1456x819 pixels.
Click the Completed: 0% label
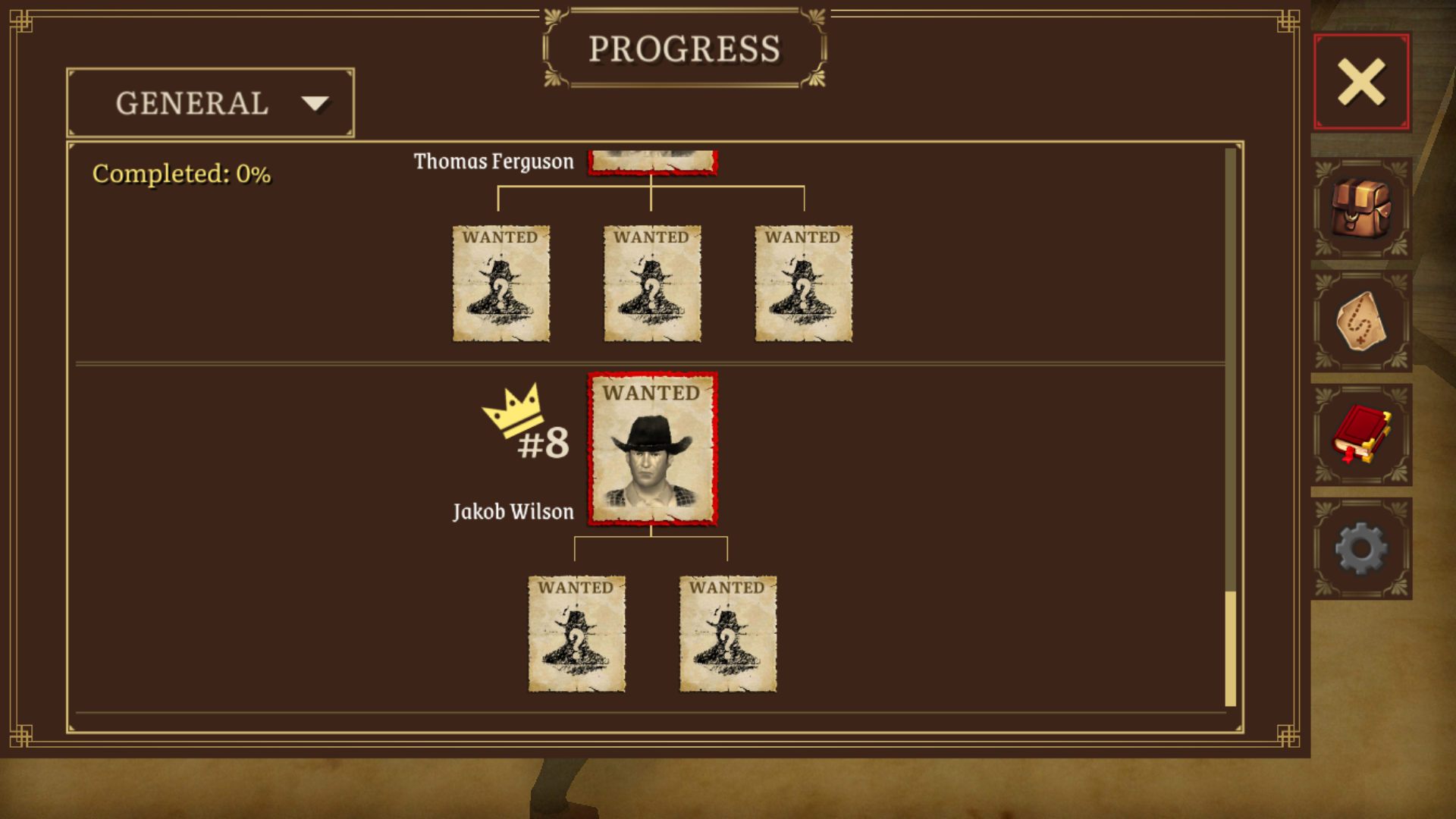pos(181,174)
